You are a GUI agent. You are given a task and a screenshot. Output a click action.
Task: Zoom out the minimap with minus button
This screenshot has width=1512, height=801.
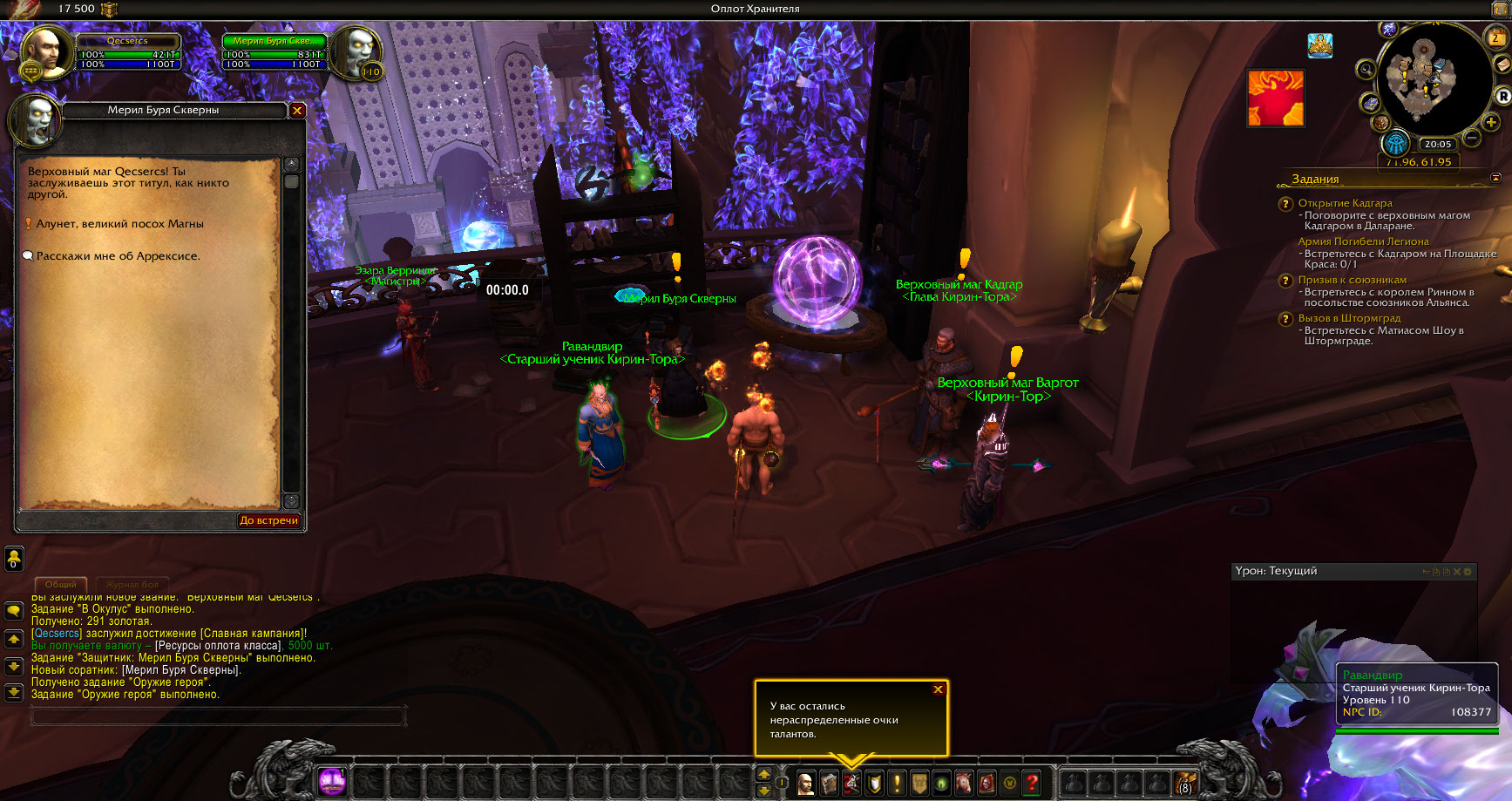click(x=1472, y=138)
